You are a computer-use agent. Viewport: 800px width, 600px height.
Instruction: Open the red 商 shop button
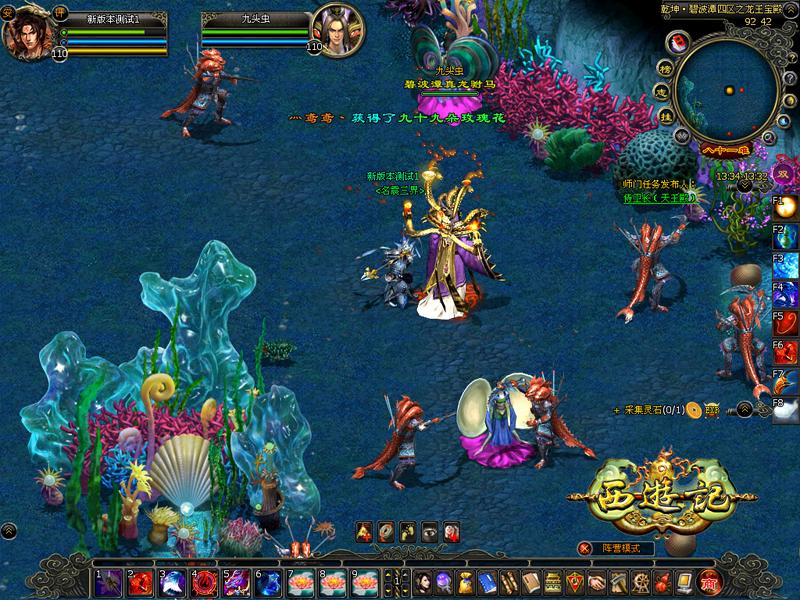coord(710,581)
